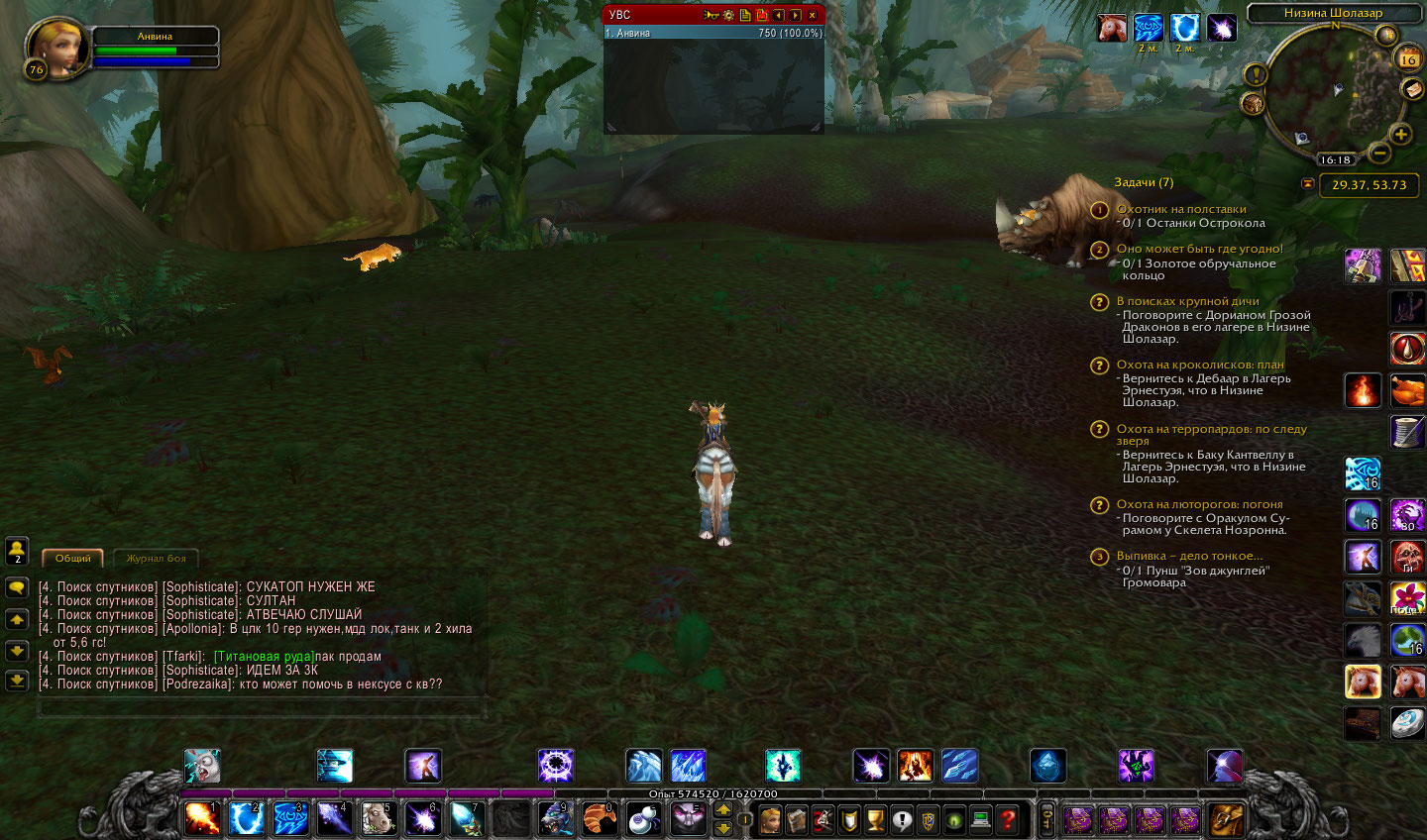Page the action bar up with arrow
This screenshot has width=1427, height=840.
[722, 809]
